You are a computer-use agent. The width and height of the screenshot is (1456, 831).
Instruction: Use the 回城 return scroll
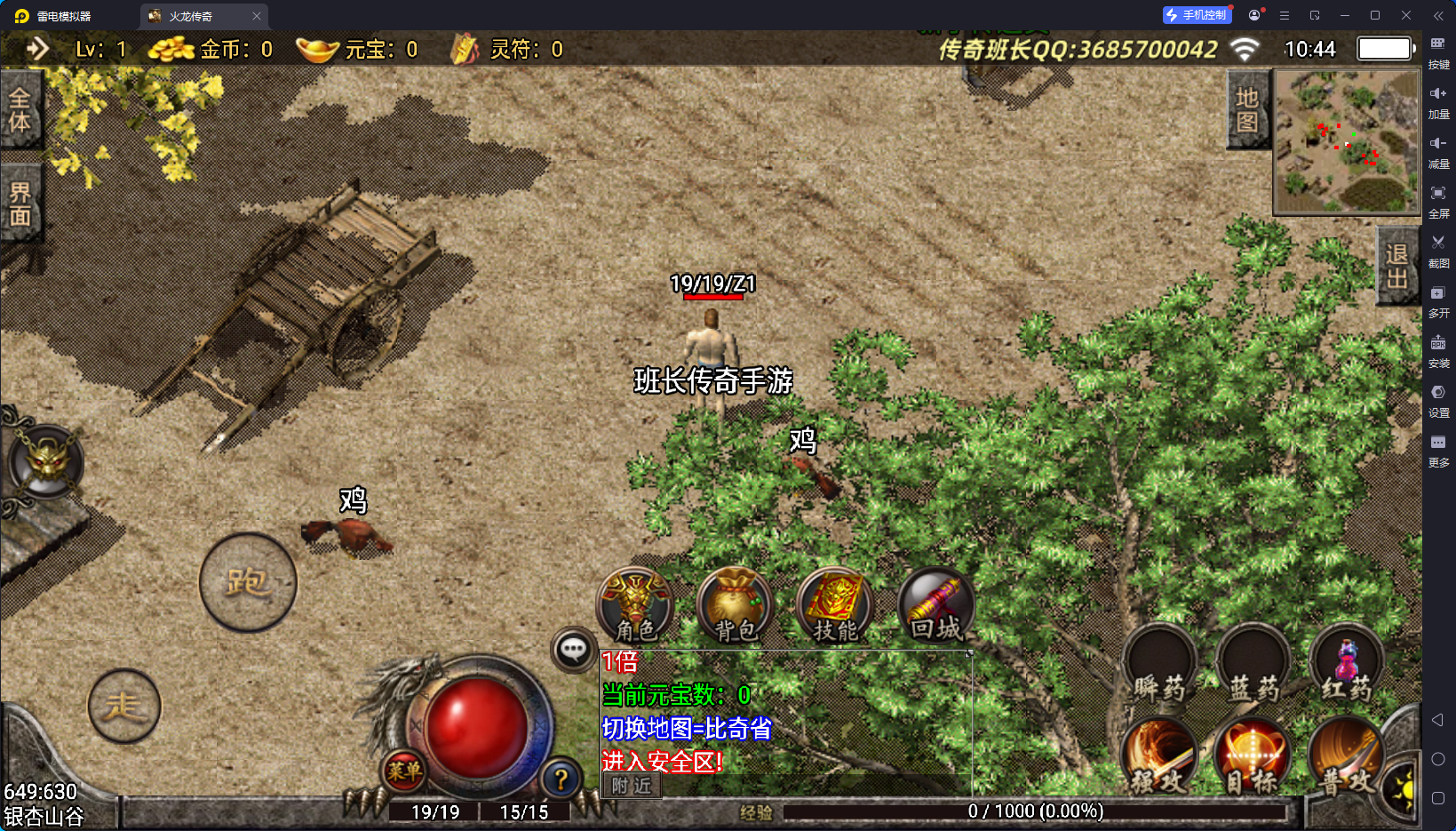pos(936,606)
